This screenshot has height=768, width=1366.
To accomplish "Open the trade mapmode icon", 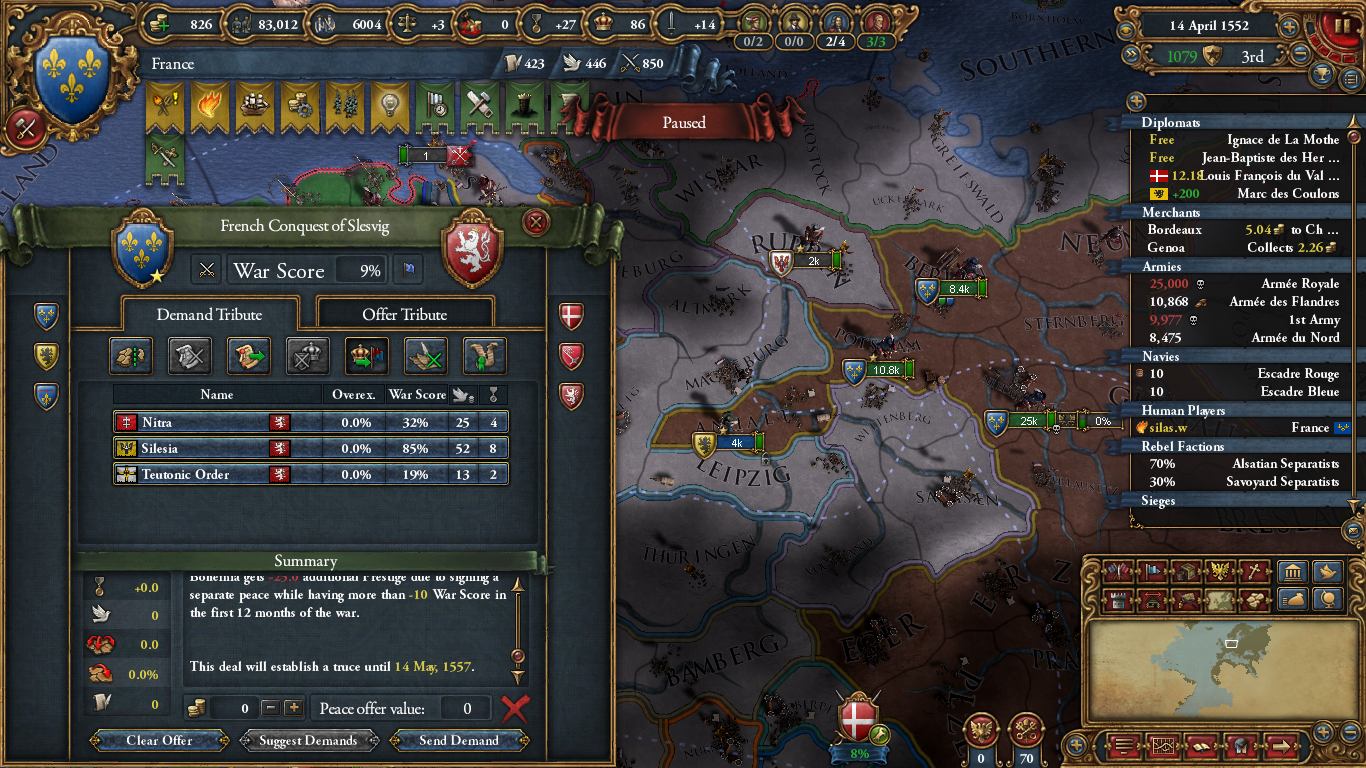I will (x=1184, y=571).
